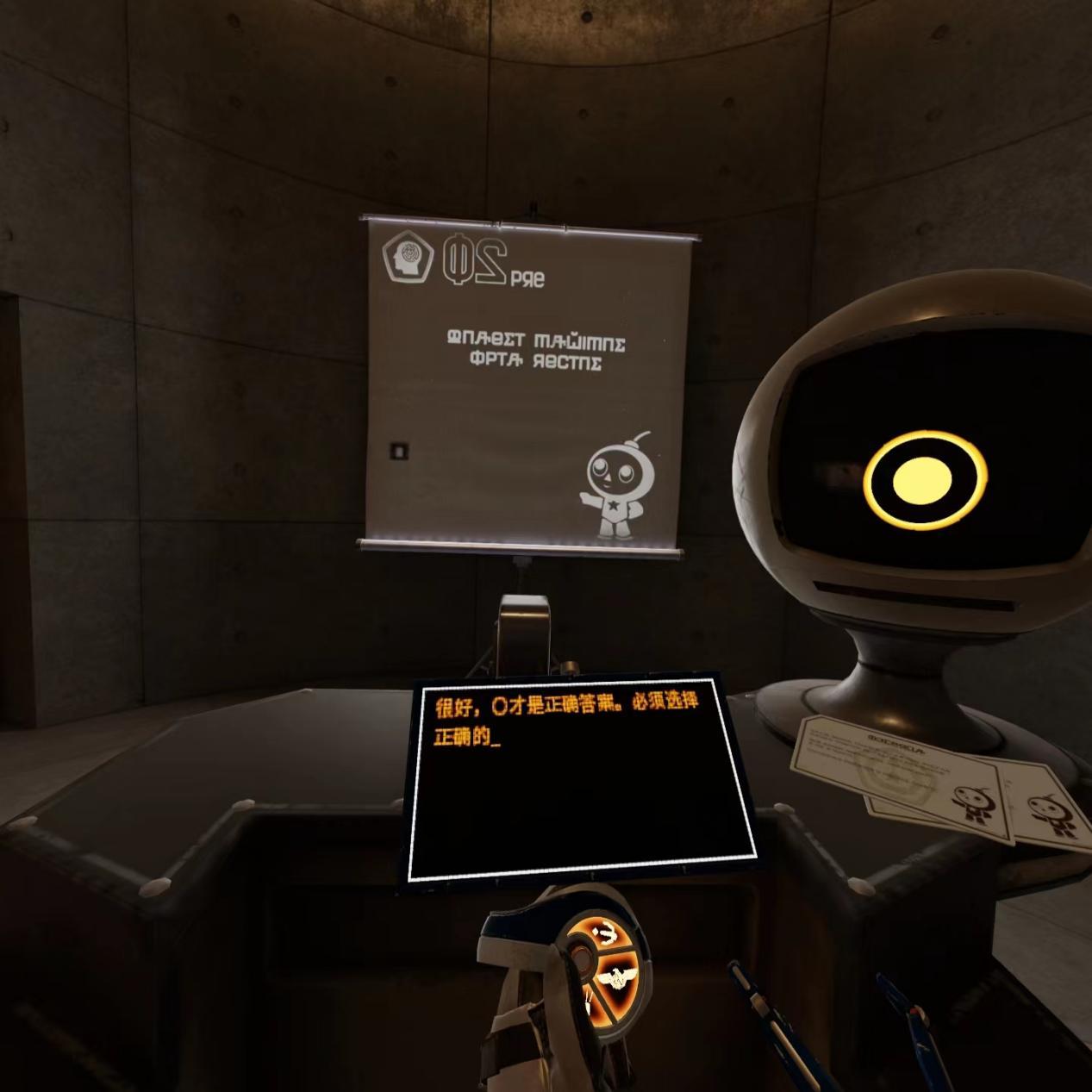Select the claw tool on the radial selector

pyautogui.click(x=604, y=933)
